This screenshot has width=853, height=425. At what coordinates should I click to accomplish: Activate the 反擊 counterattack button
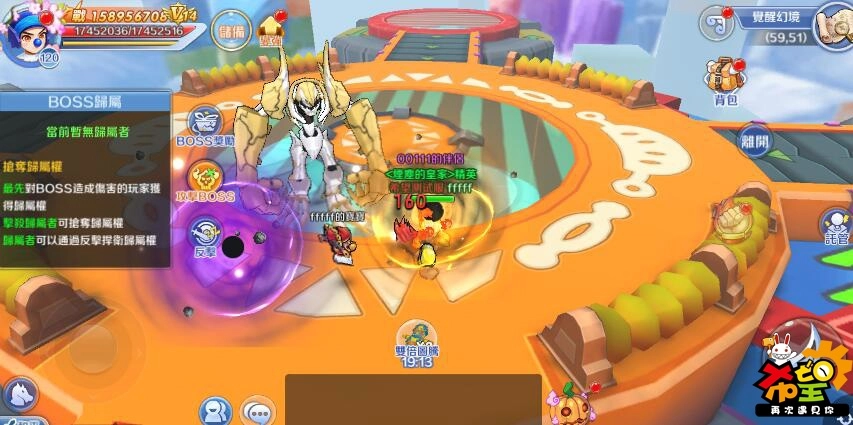pos(205,237)
